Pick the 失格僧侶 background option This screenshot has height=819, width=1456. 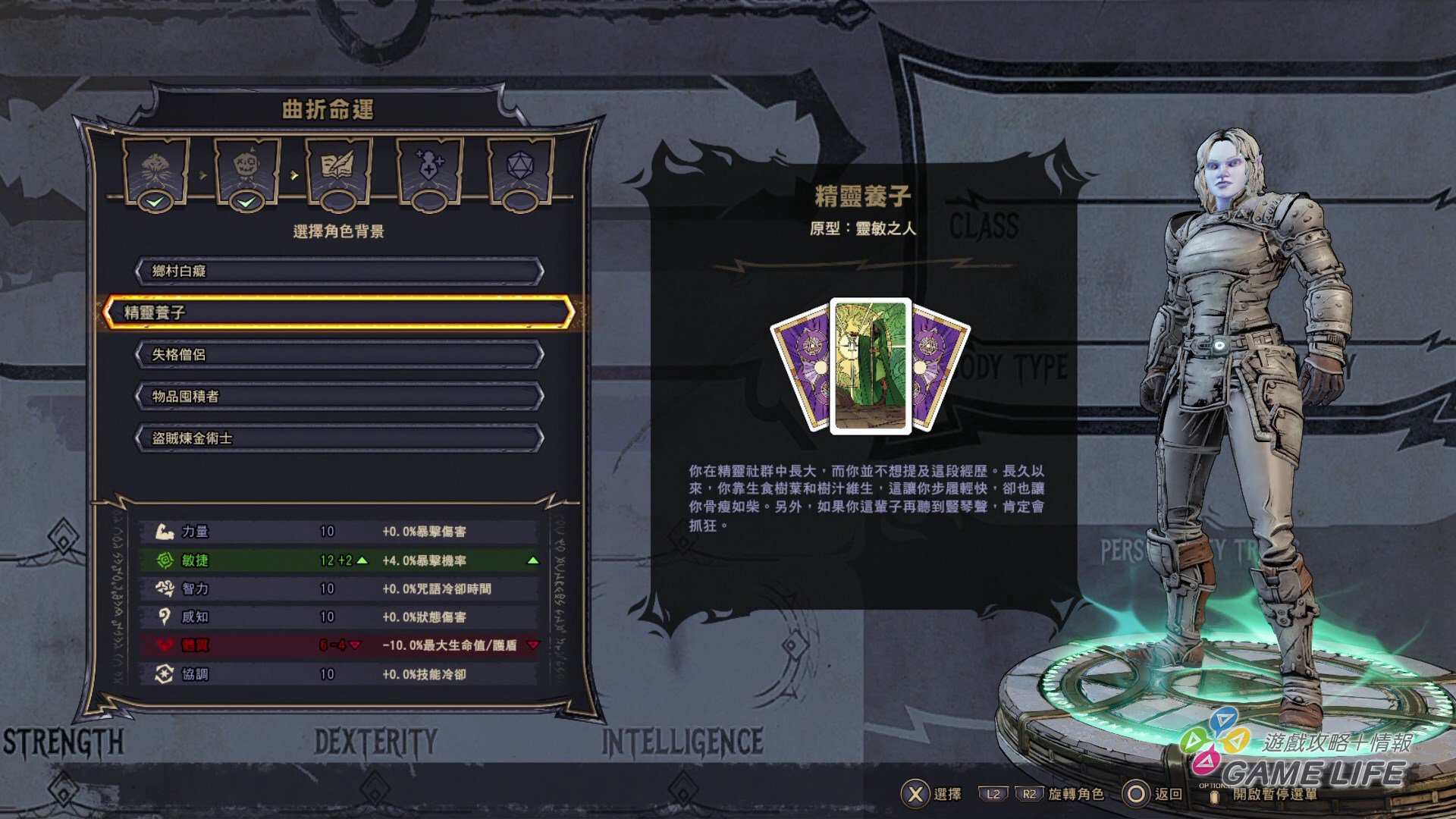coord(339,355)
